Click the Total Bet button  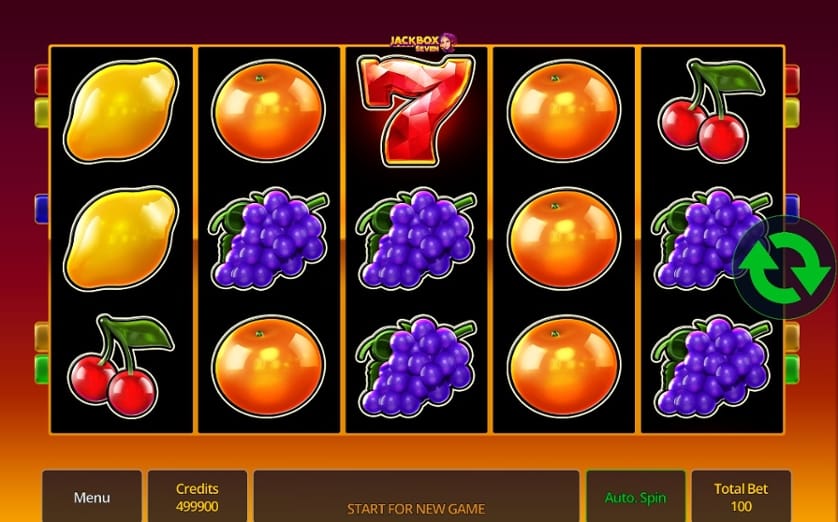pos(740,497)
